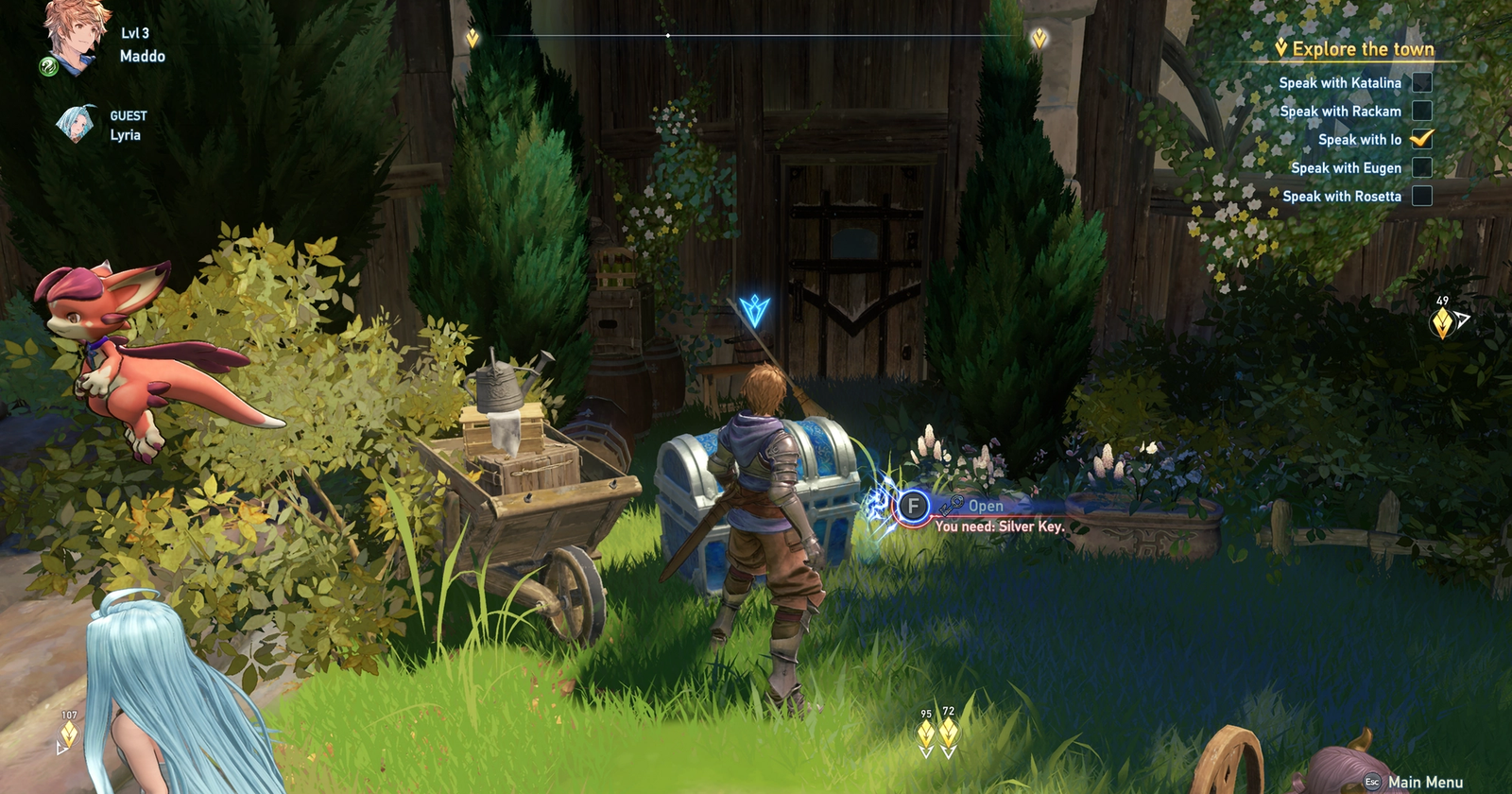Select the Speak with Rosetta objective
This screenshot has height=794, width=1512.
(x=1341, y=197)
